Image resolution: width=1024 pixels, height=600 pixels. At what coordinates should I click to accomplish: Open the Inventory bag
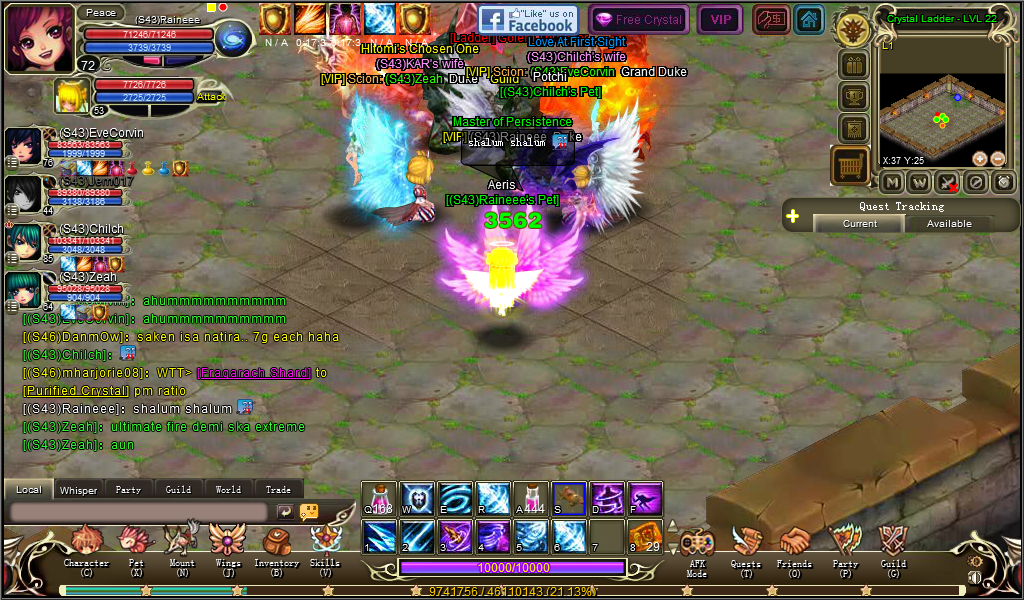coord(276,545)
